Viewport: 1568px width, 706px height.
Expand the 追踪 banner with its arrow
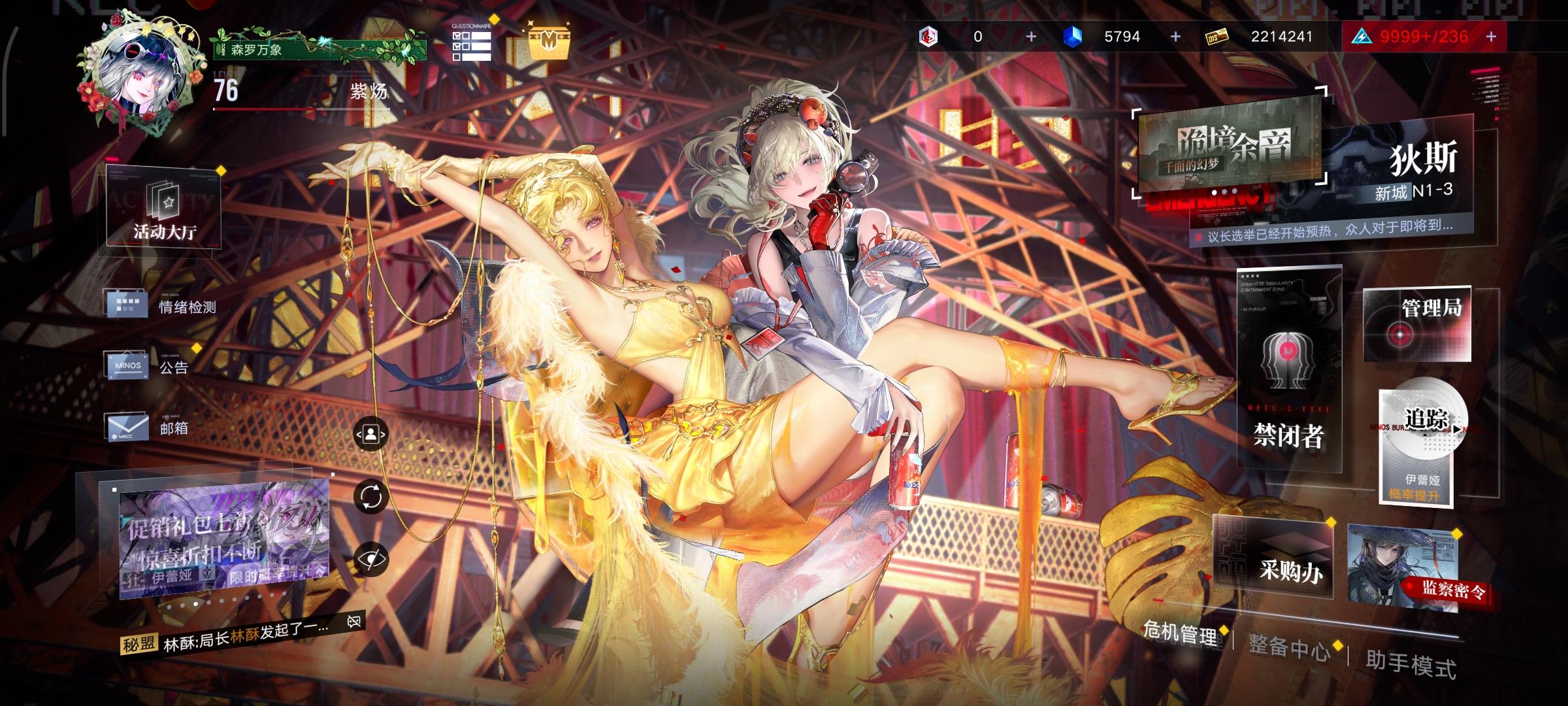[1456, 430]
